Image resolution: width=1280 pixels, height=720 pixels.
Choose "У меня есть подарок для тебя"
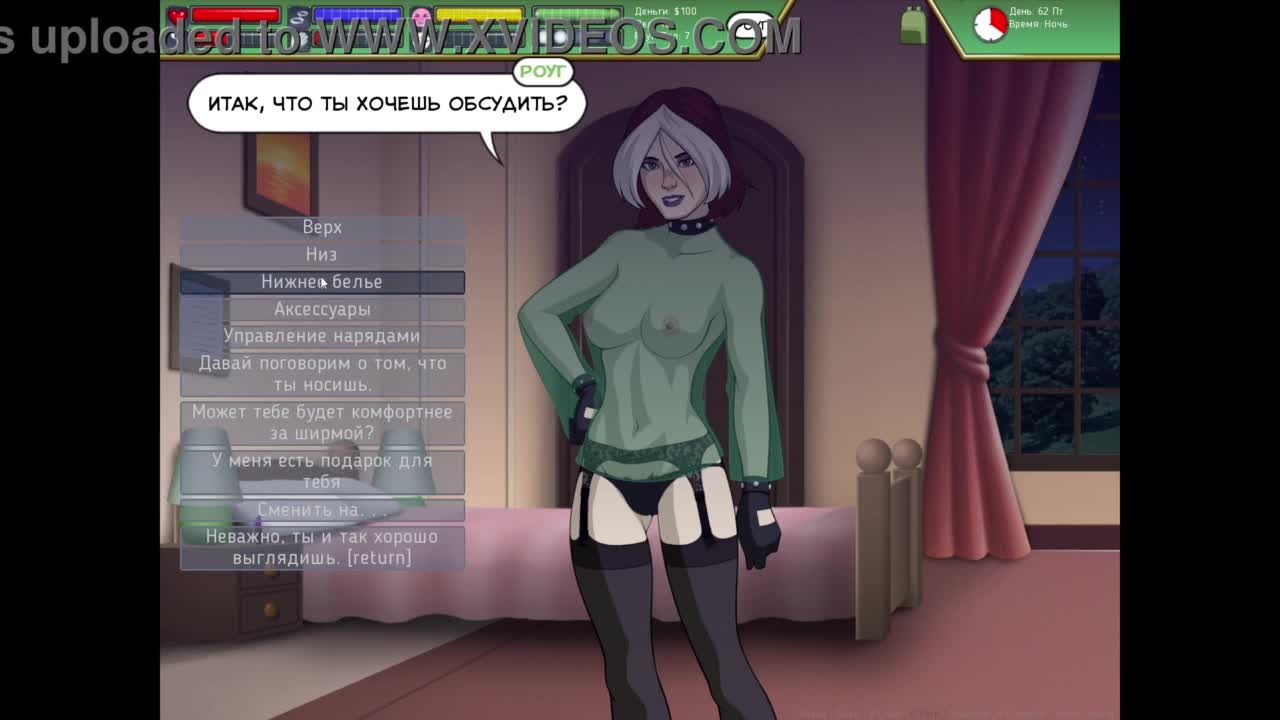click(322, 471)
